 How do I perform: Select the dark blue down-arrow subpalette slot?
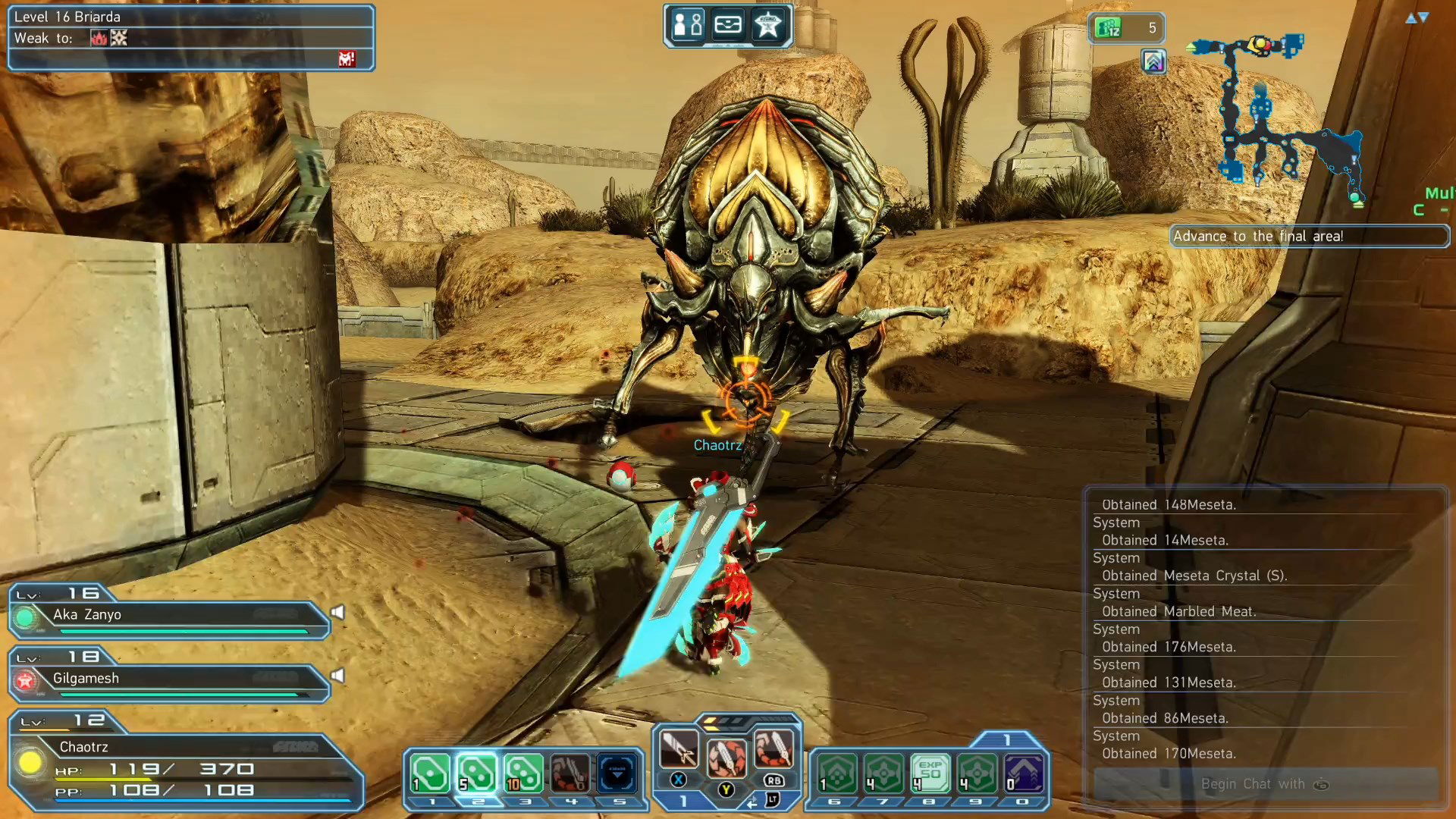click(x=617, y=773)
